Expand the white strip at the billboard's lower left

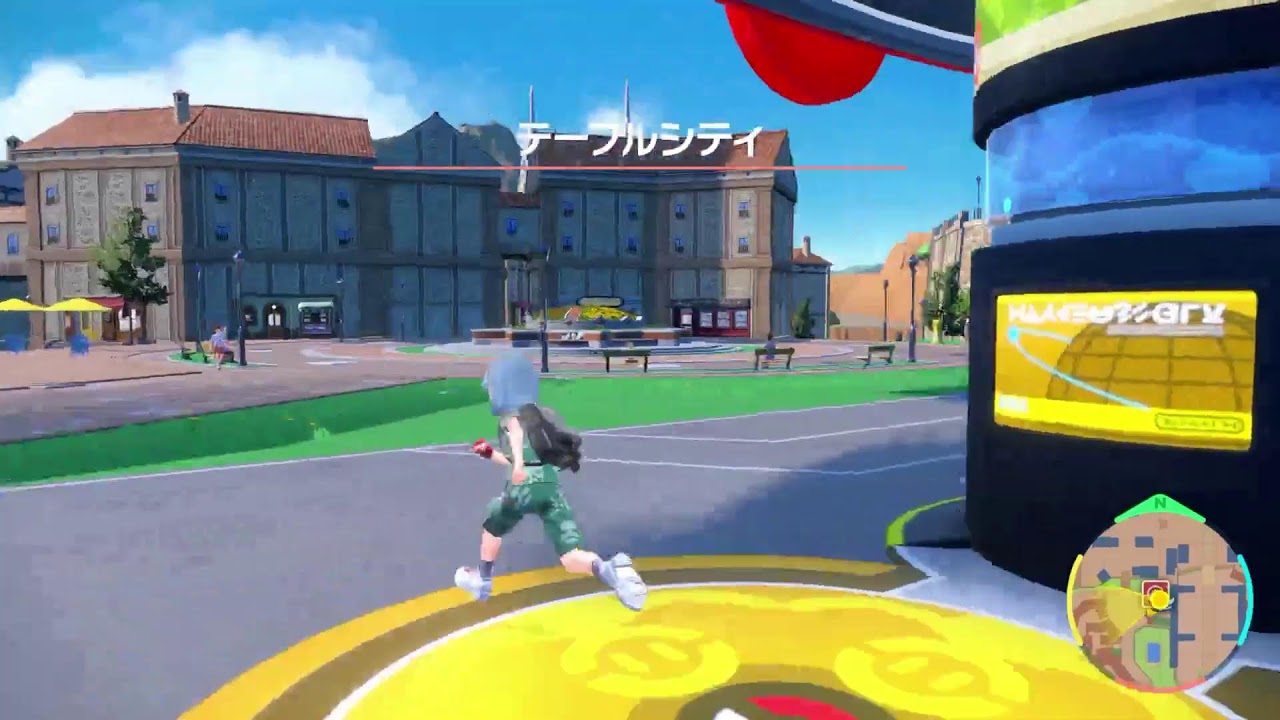pyautogui.click(x=1013, y=402)
